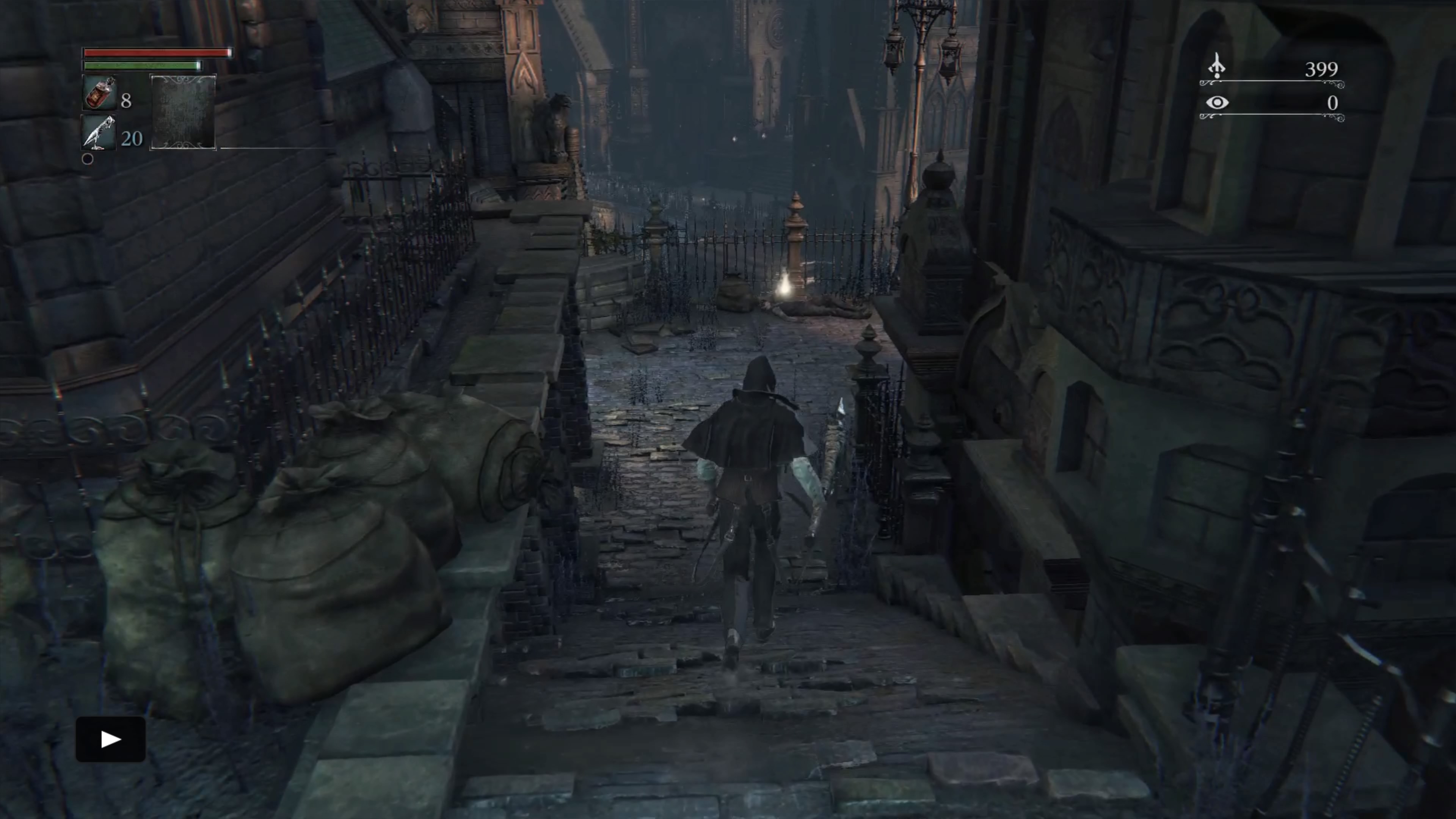Click the video play button
This screenshot has width=1456, height=819.
(x=111, y=739)
